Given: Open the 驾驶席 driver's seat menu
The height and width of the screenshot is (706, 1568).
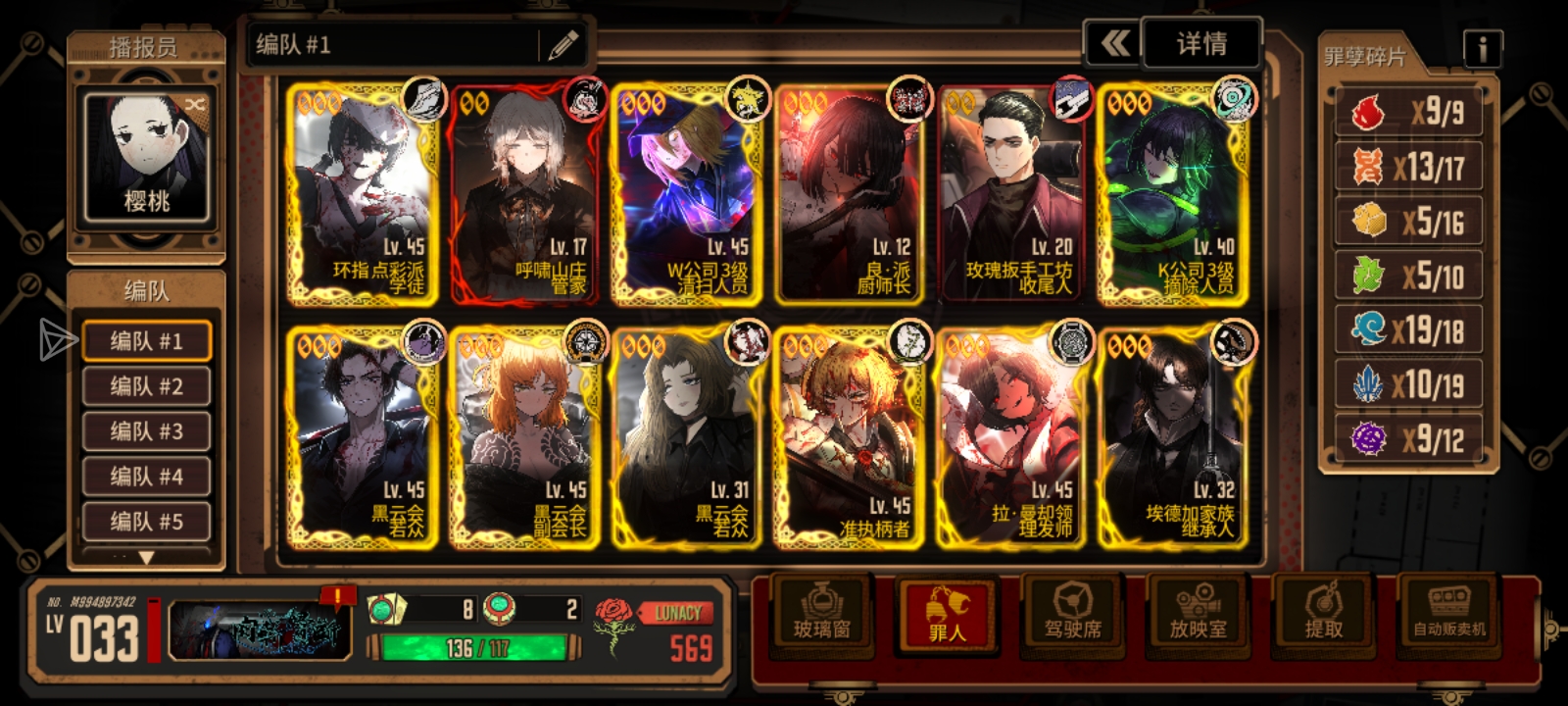Looking at the screenshot, I should (x=1073, y=616).
